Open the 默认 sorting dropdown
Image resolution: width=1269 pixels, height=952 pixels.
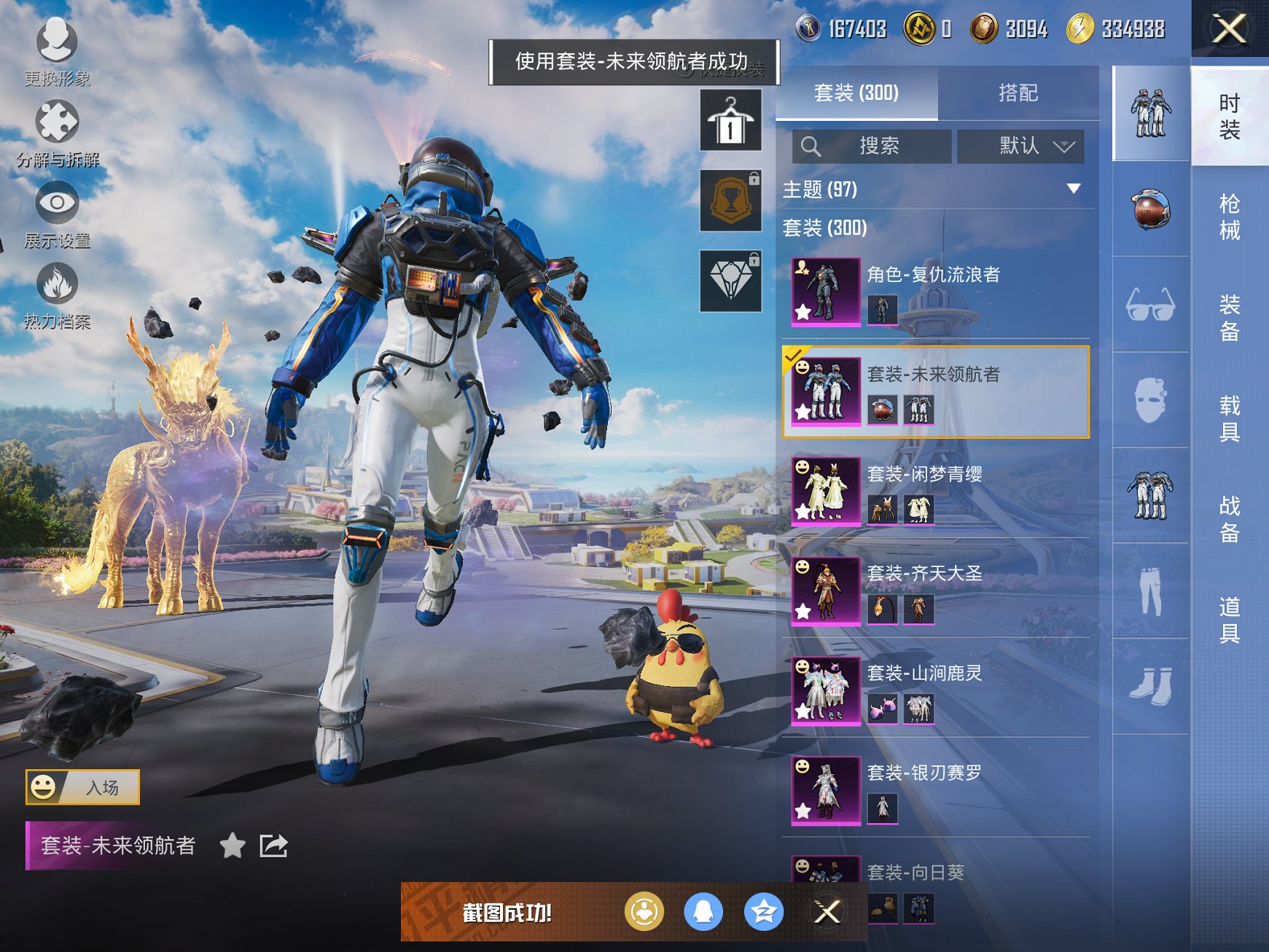[x=1020, y=146]
